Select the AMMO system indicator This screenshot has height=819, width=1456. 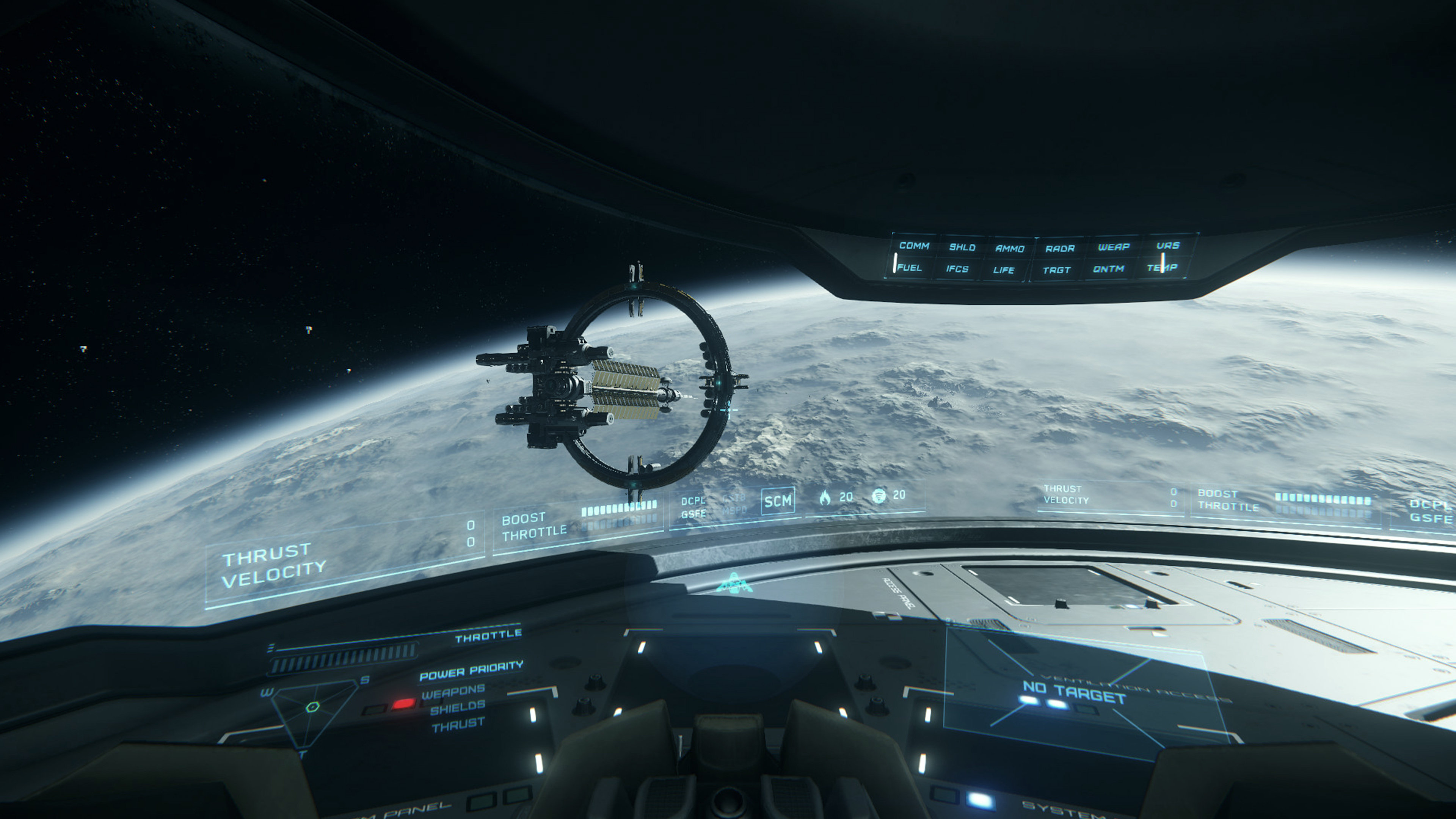(x=1009, y=248)
